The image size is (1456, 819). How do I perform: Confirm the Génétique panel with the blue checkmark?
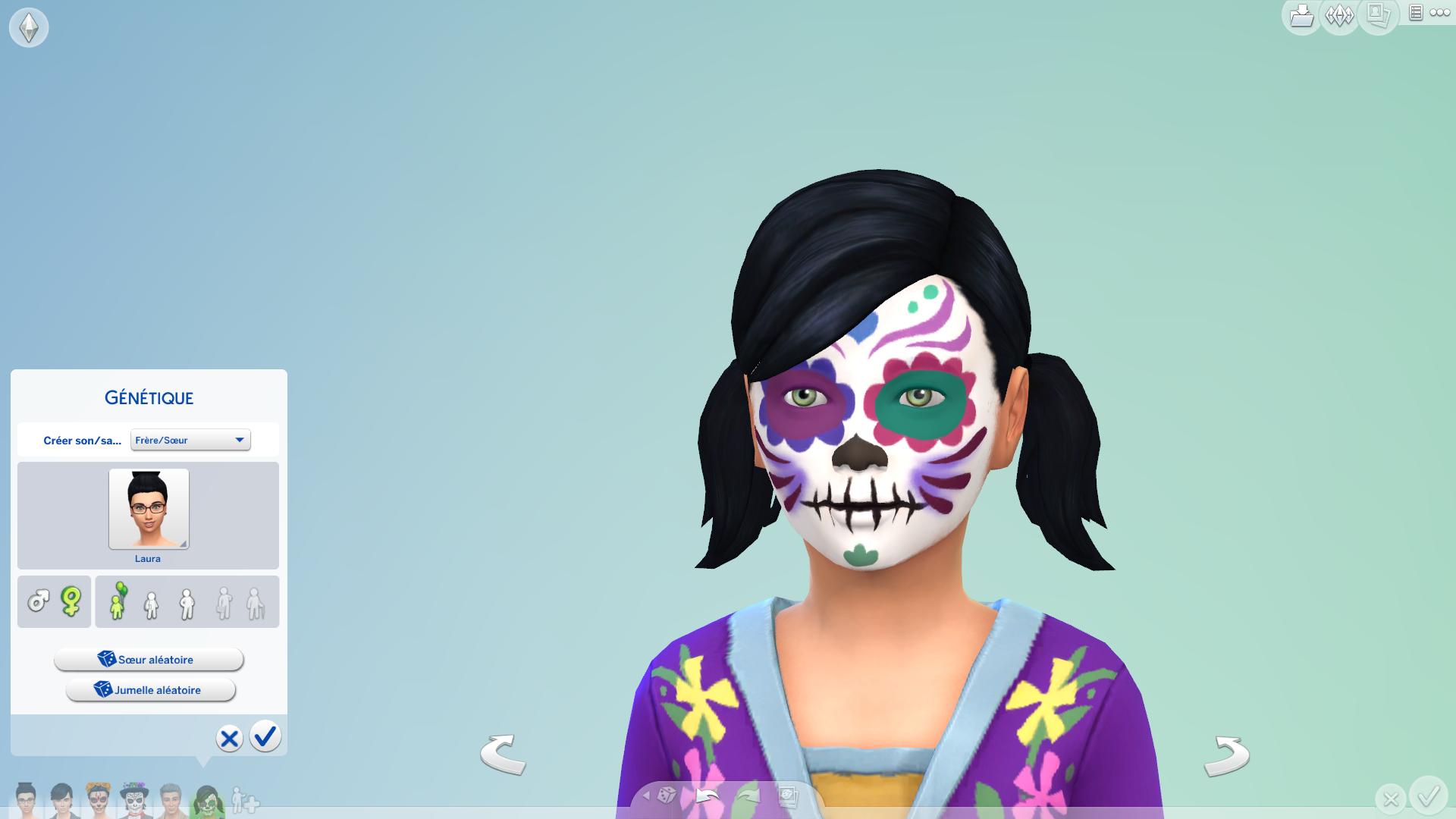[265, 736]
